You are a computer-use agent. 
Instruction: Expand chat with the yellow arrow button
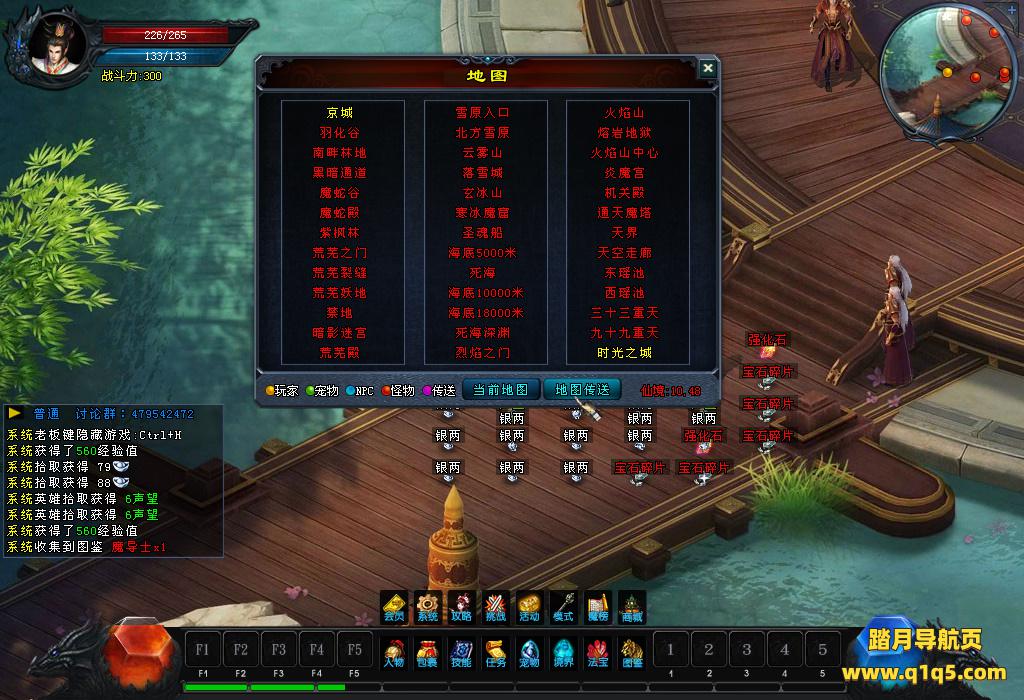coord(16,413)
